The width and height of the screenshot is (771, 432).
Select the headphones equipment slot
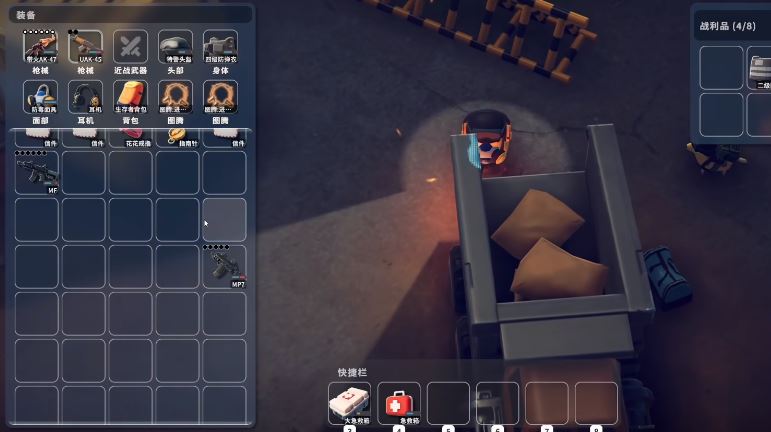85,97
